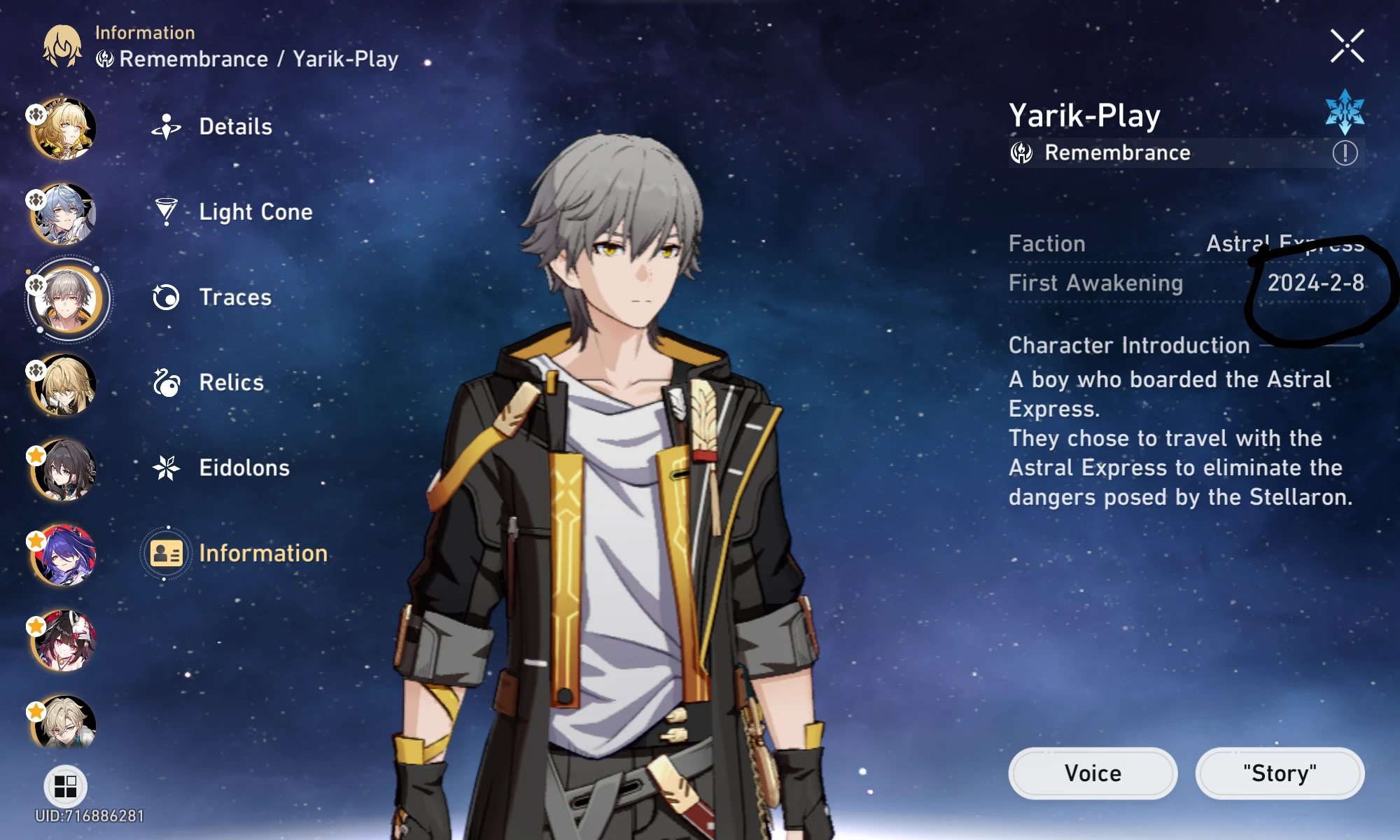Click the Remembrance path icon under the name
The width and height of the screenshot is (1400, 840).
point(1021,152)
